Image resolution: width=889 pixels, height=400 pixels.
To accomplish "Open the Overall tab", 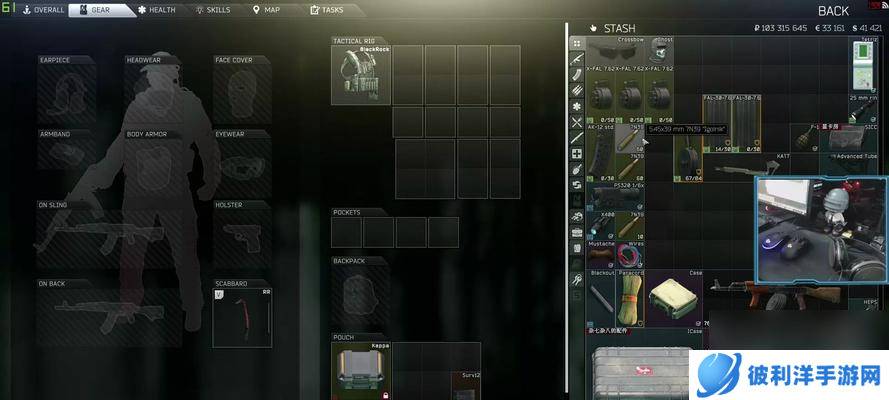I will pos(39,10).
